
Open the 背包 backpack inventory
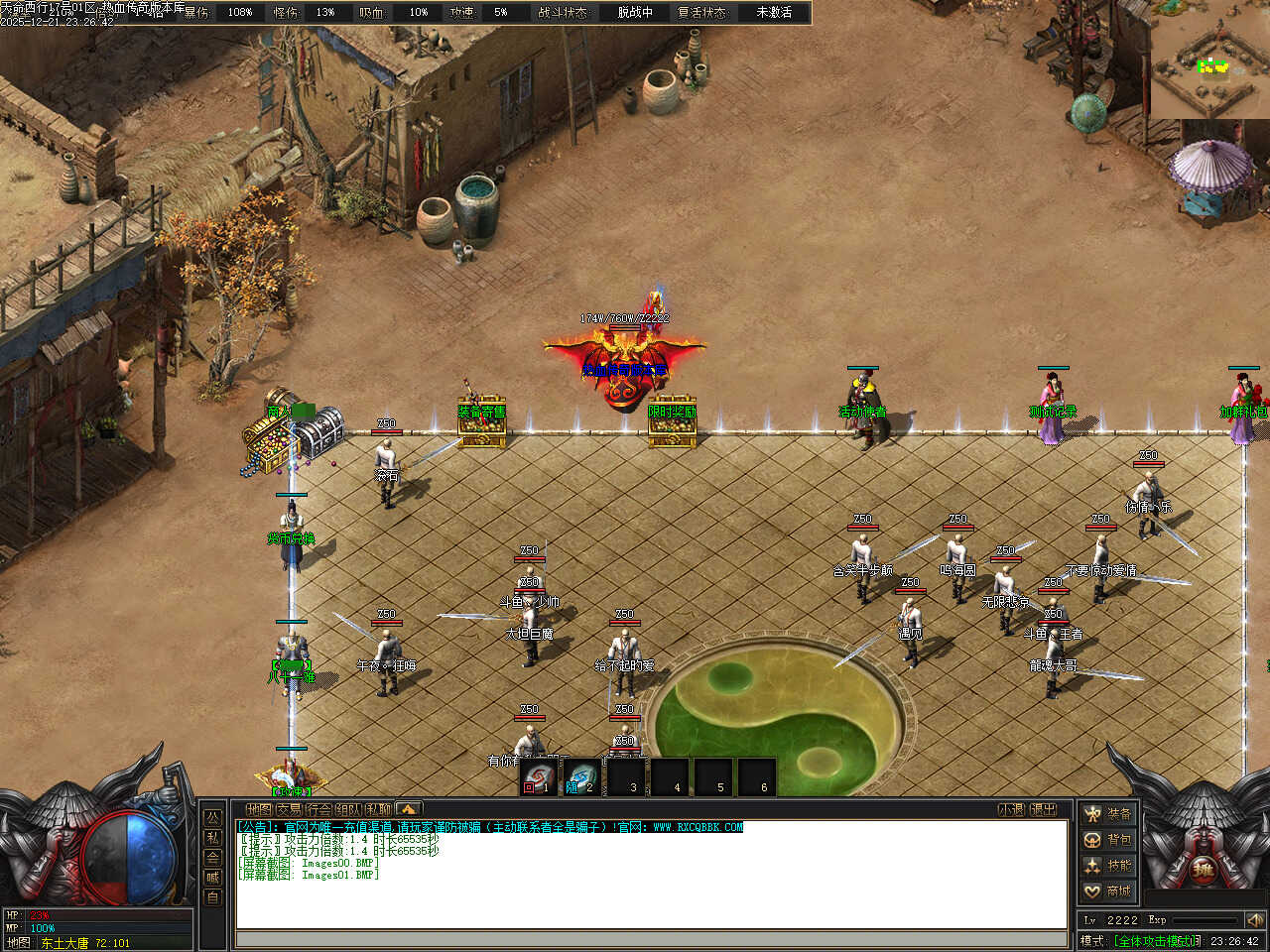tap(1108, 840)
